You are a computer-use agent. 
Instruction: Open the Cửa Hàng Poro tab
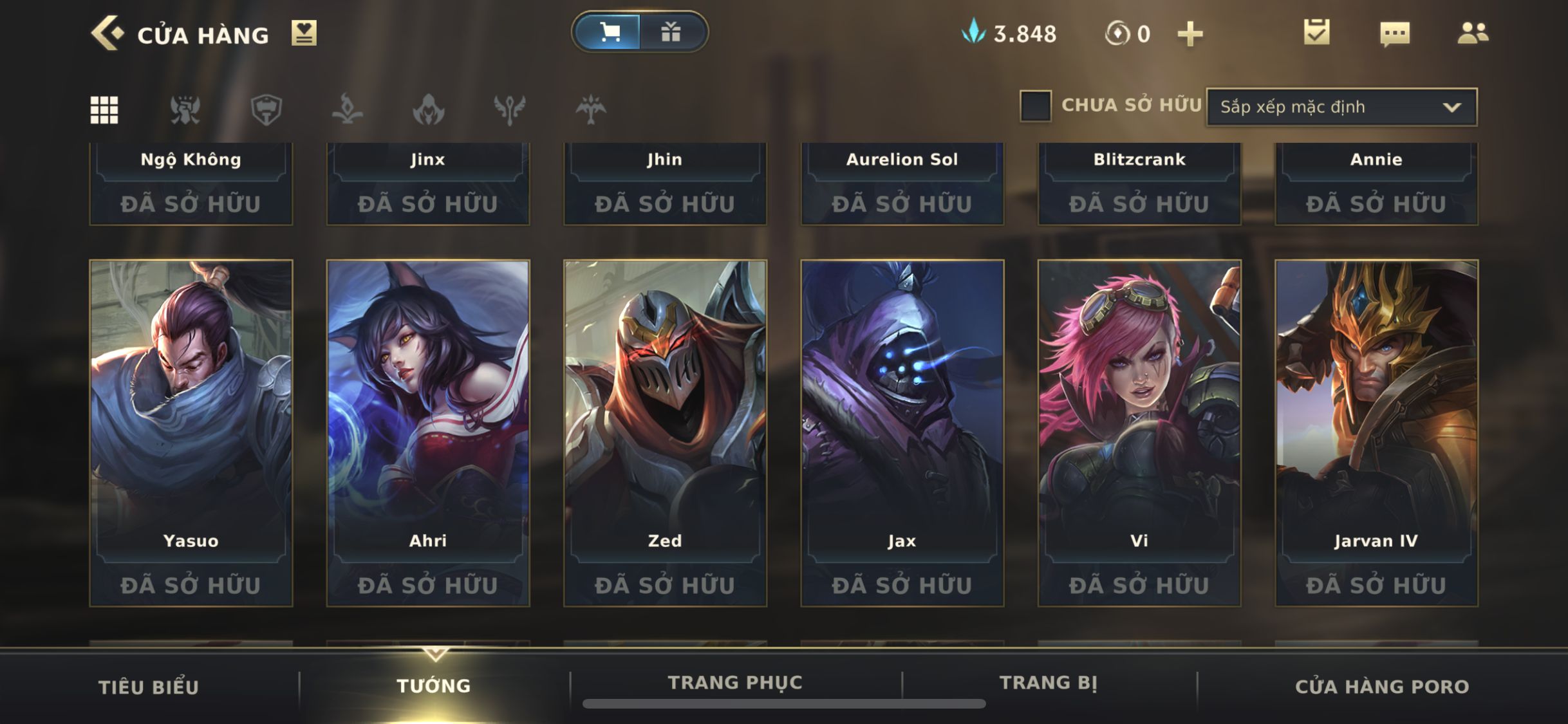(x=1382, y=687)
